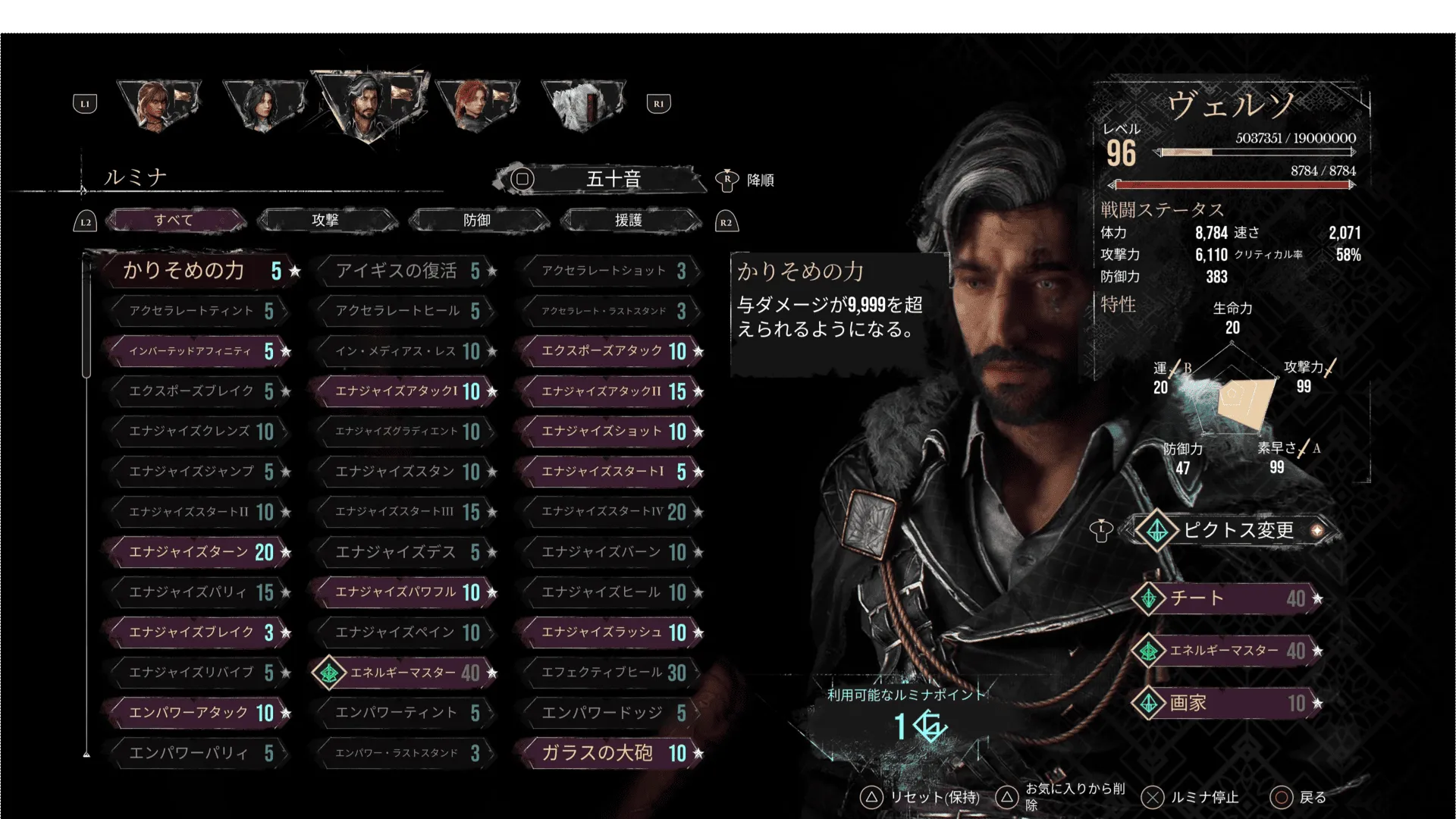
Task: Open the 援護 category tab
Action: pyautogui.click(x=629, y=221)
